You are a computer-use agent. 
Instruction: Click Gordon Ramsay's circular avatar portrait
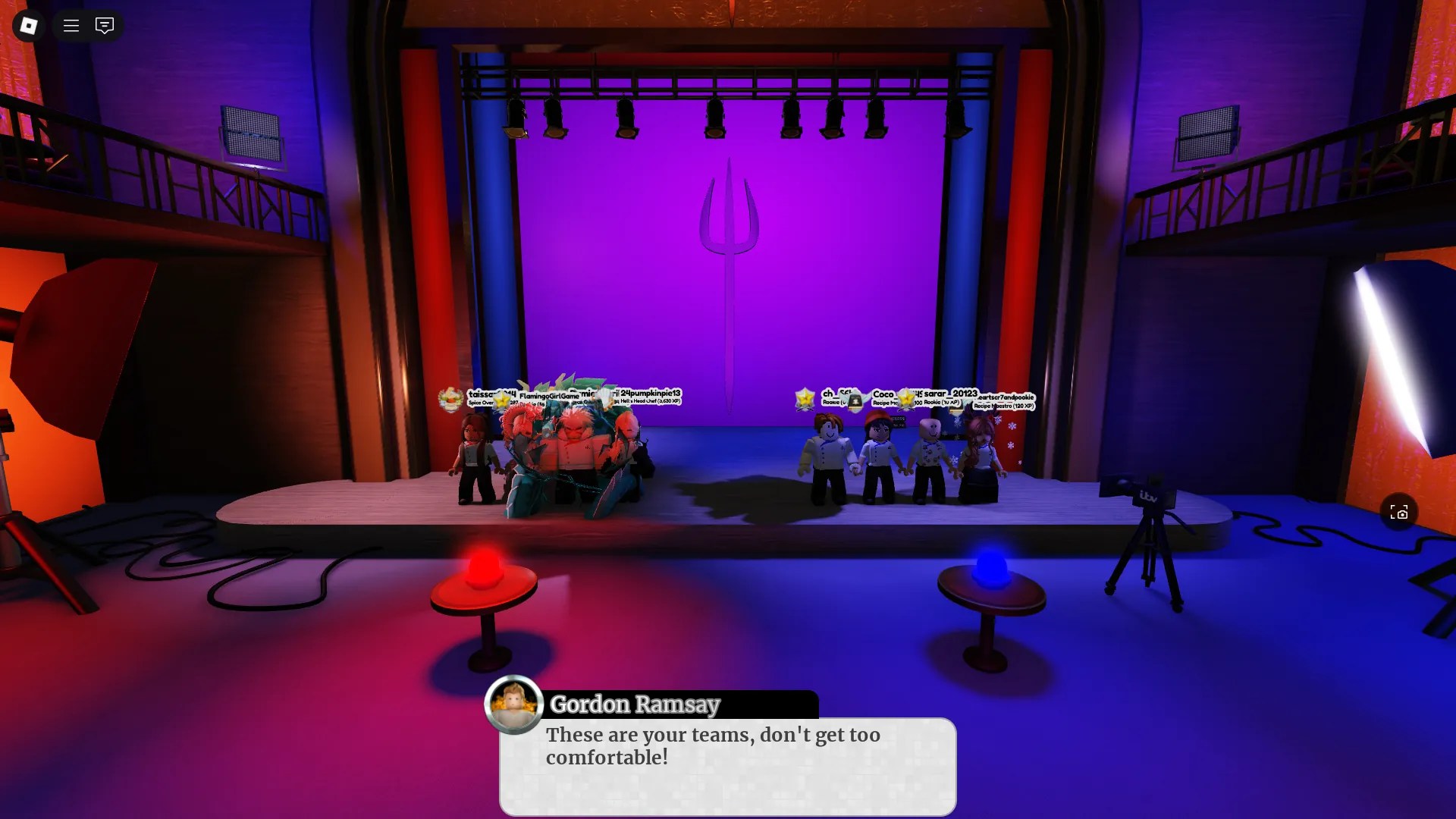tap(515, 704)
